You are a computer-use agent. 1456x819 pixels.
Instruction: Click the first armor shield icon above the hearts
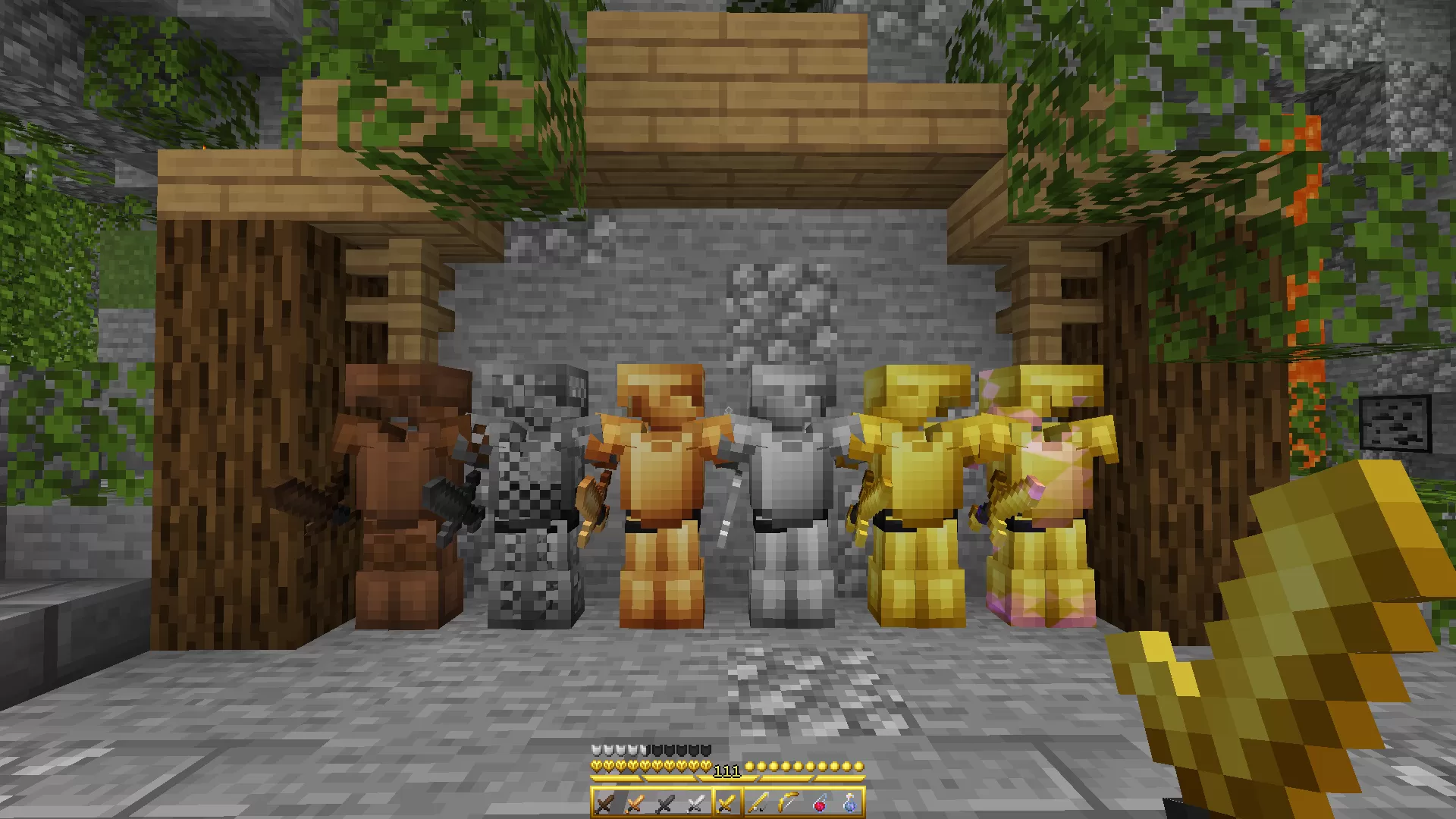pos(595,749)
